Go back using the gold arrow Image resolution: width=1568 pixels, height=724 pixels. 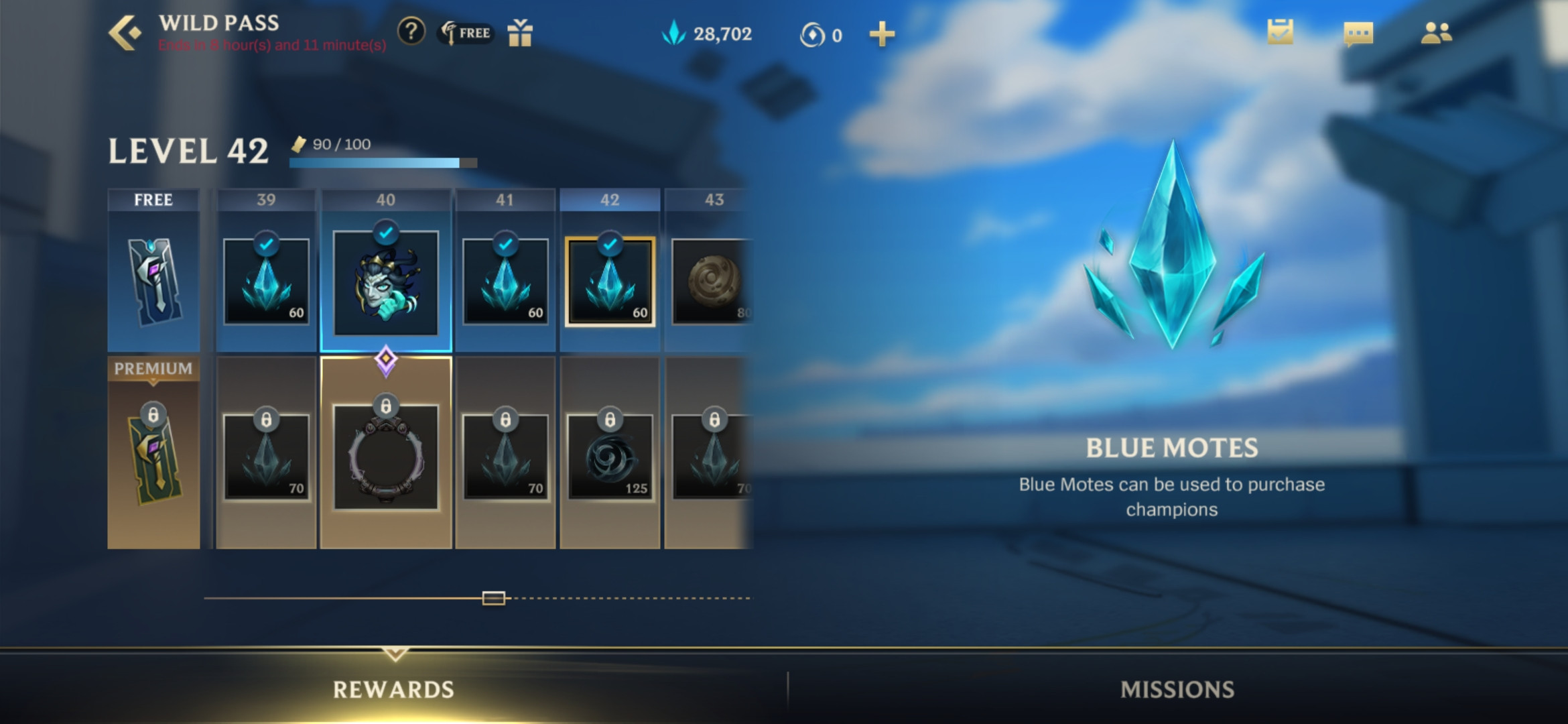(125, 33)
